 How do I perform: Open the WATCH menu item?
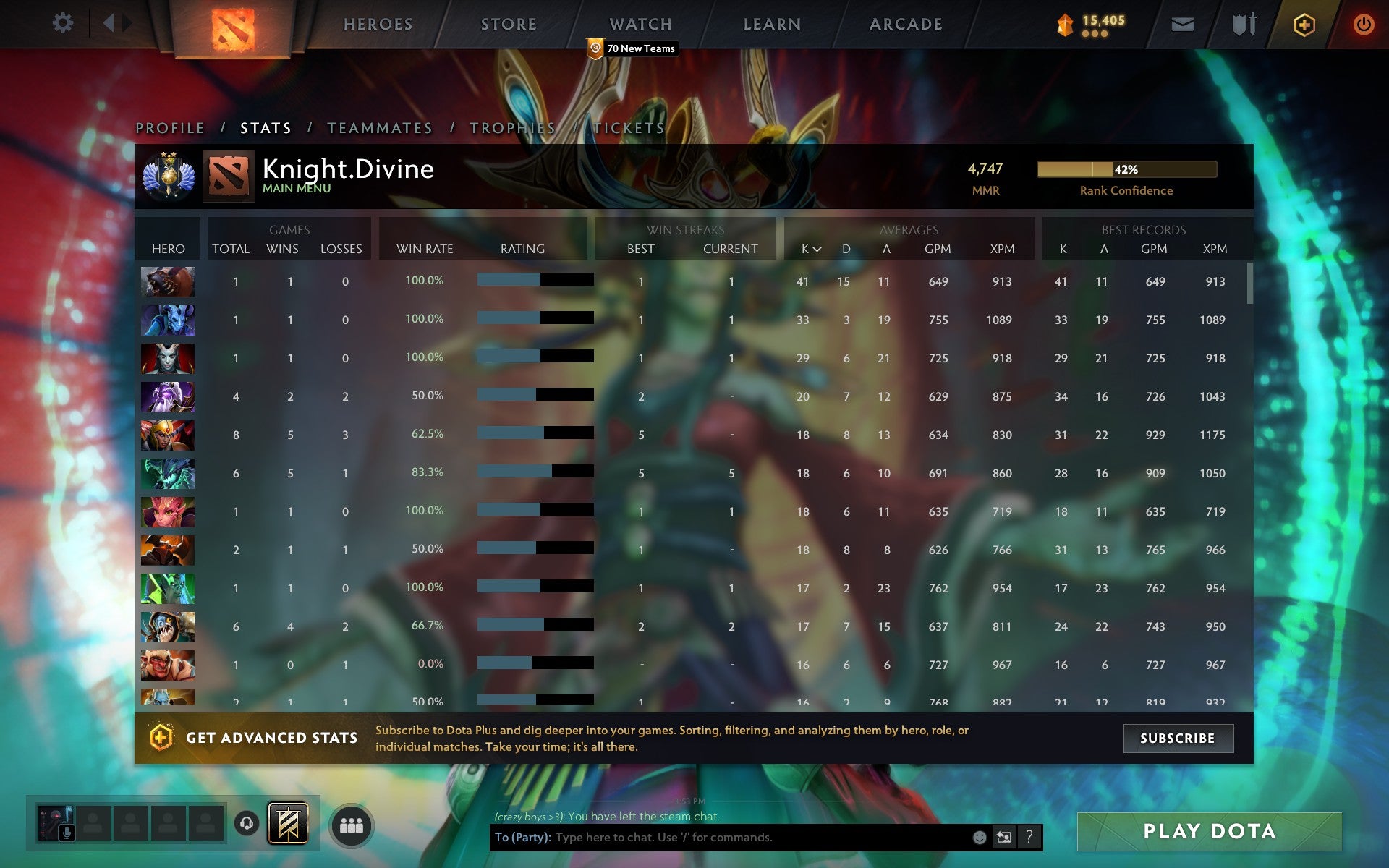[x=640, y=23]
